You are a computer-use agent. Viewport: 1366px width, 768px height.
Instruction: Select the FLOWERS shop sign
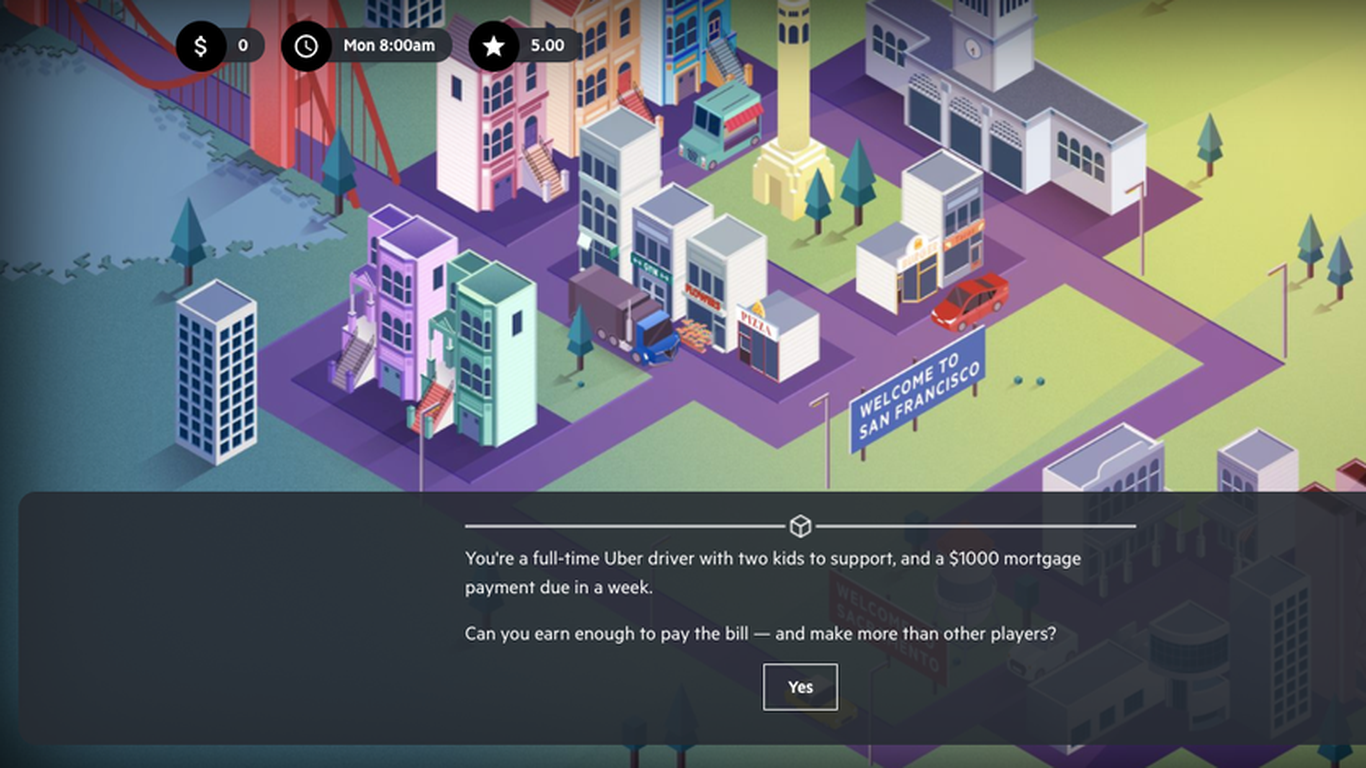pos(702,297)
